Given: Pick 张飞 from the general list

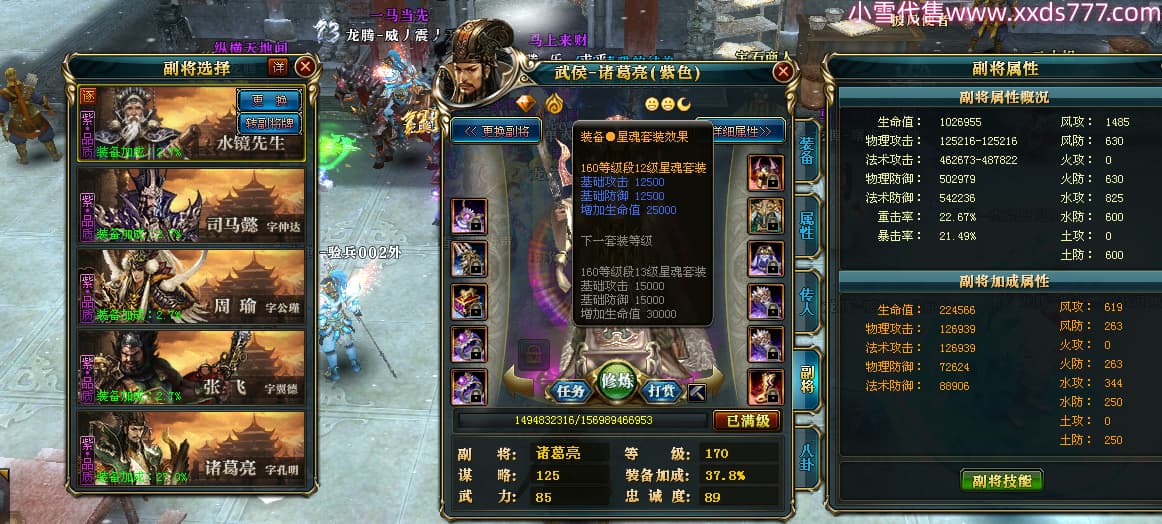Looking at the screenshot, I should coord(192,368).
